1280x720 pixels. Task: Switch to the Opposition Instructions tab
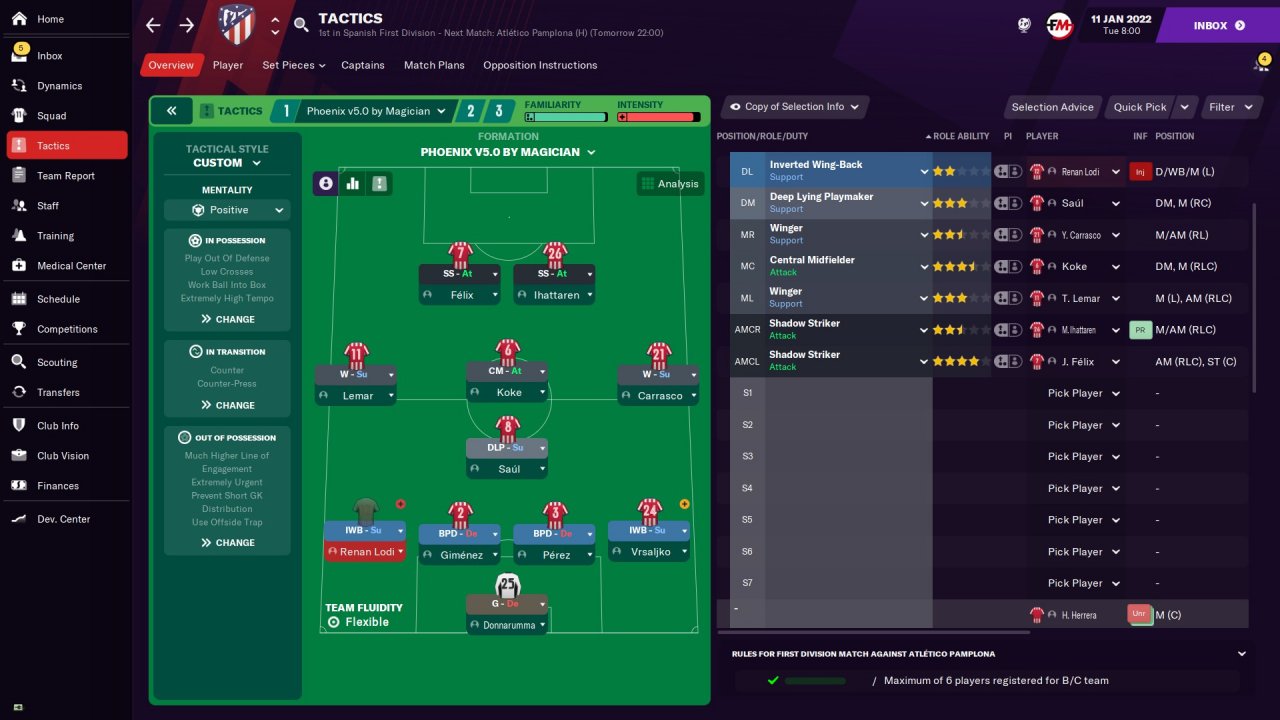pyautogui.click(x=540, y=65)
